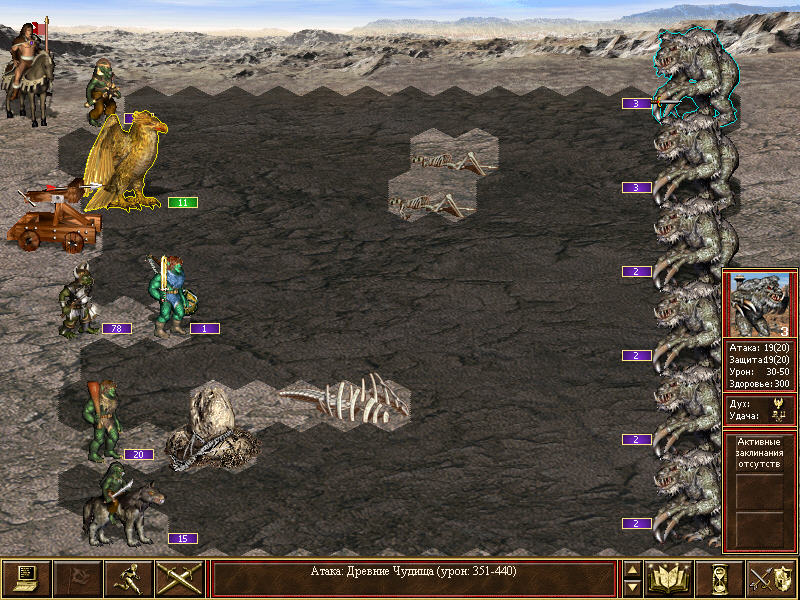
Task: Click the surrender flag button
Action: [x=77, y=578]
